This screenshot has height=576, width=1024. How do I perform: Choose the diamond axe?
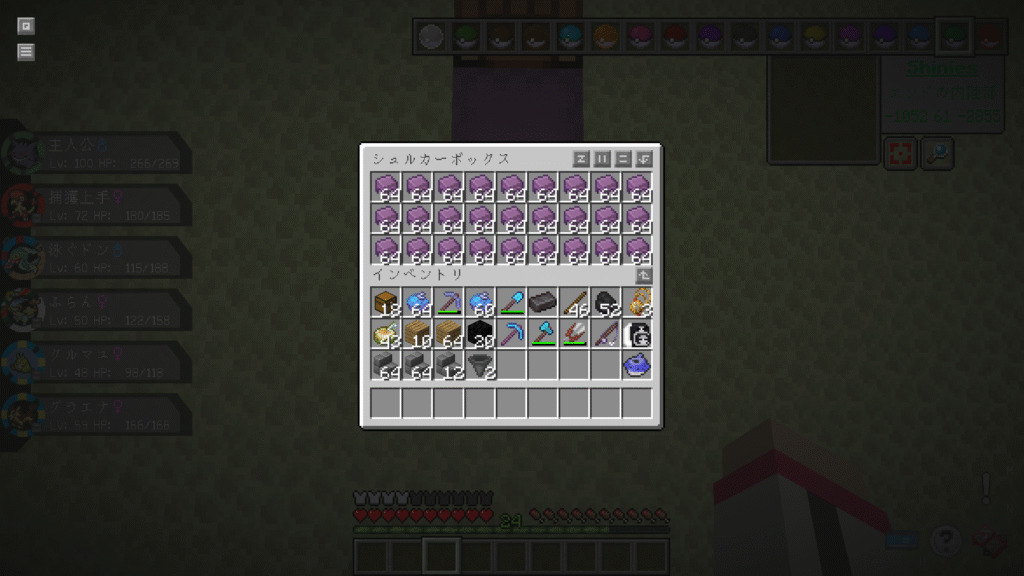(x=543, y=334)
